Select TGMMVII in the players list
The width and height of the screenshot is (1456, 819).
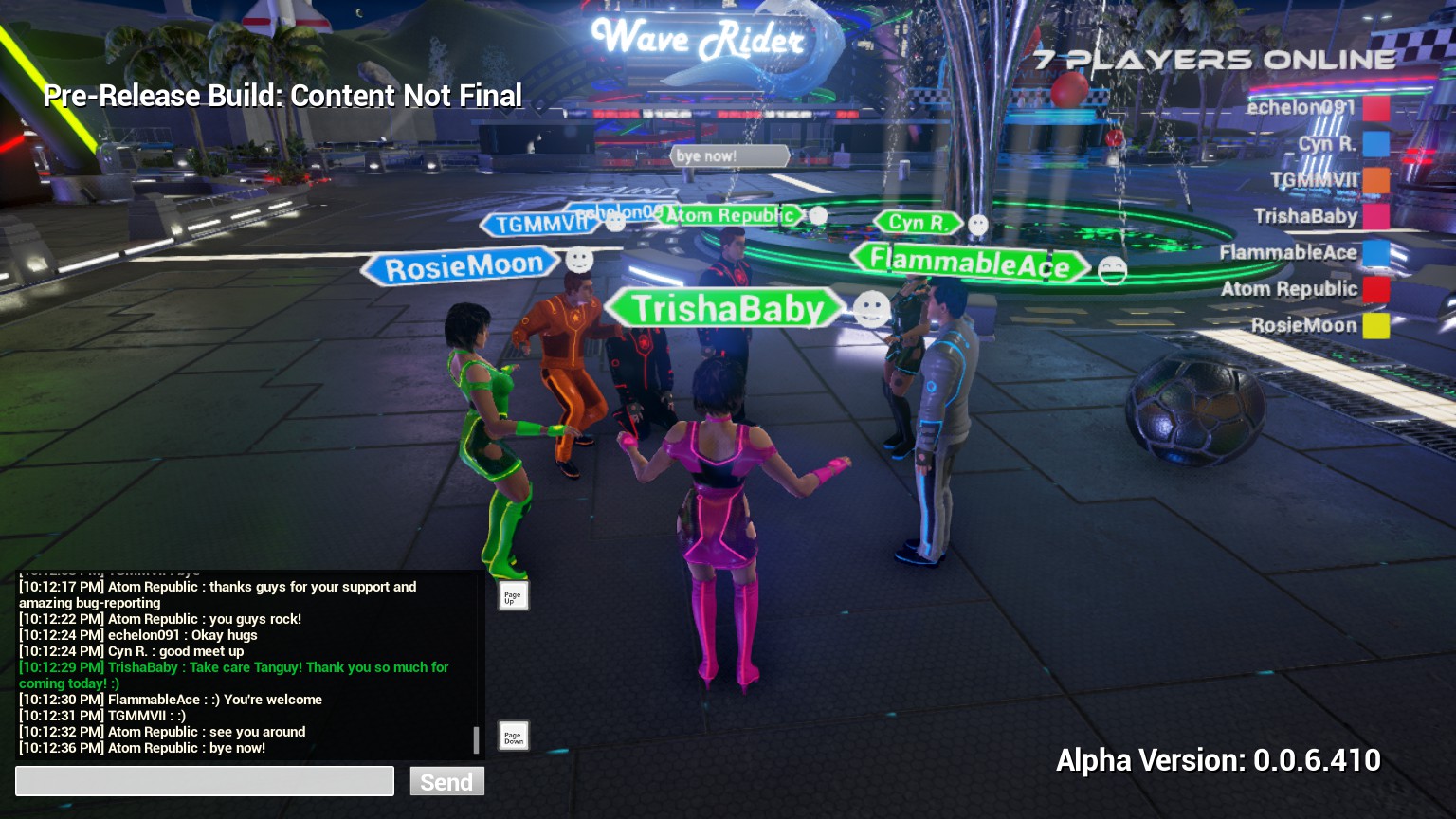coord(1313,179)
